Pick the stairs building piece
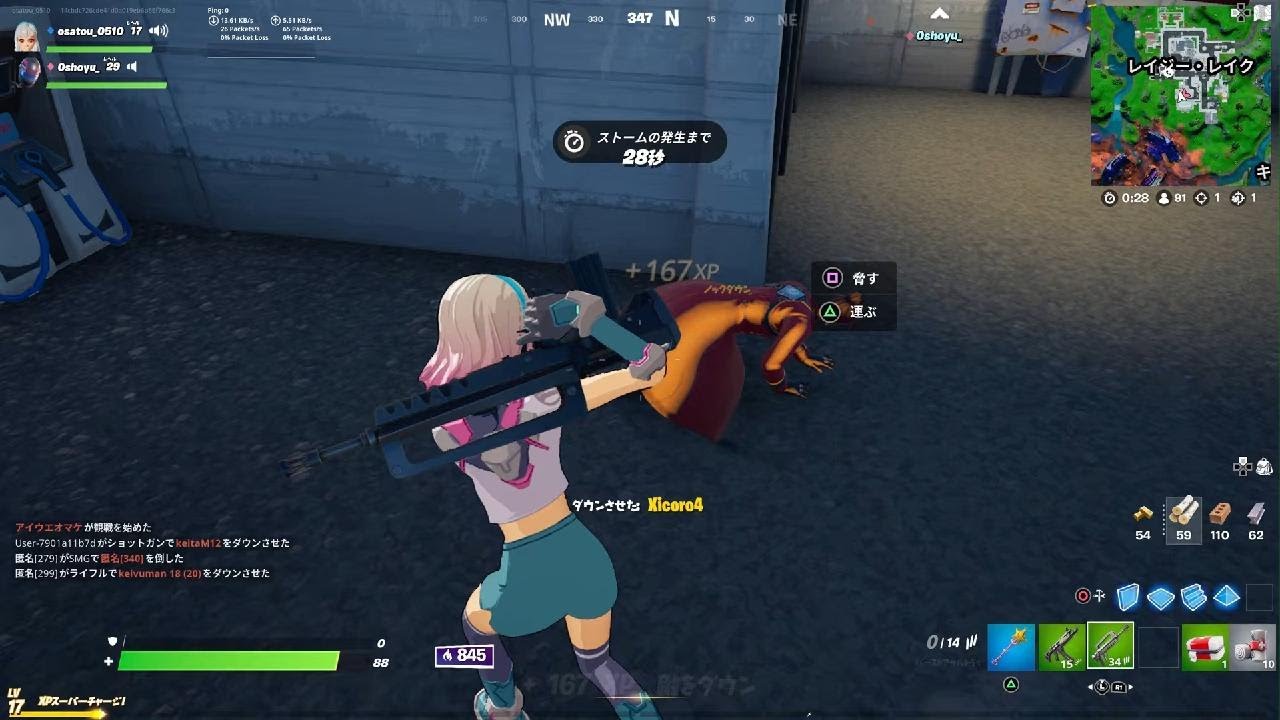 point(1194,597)
